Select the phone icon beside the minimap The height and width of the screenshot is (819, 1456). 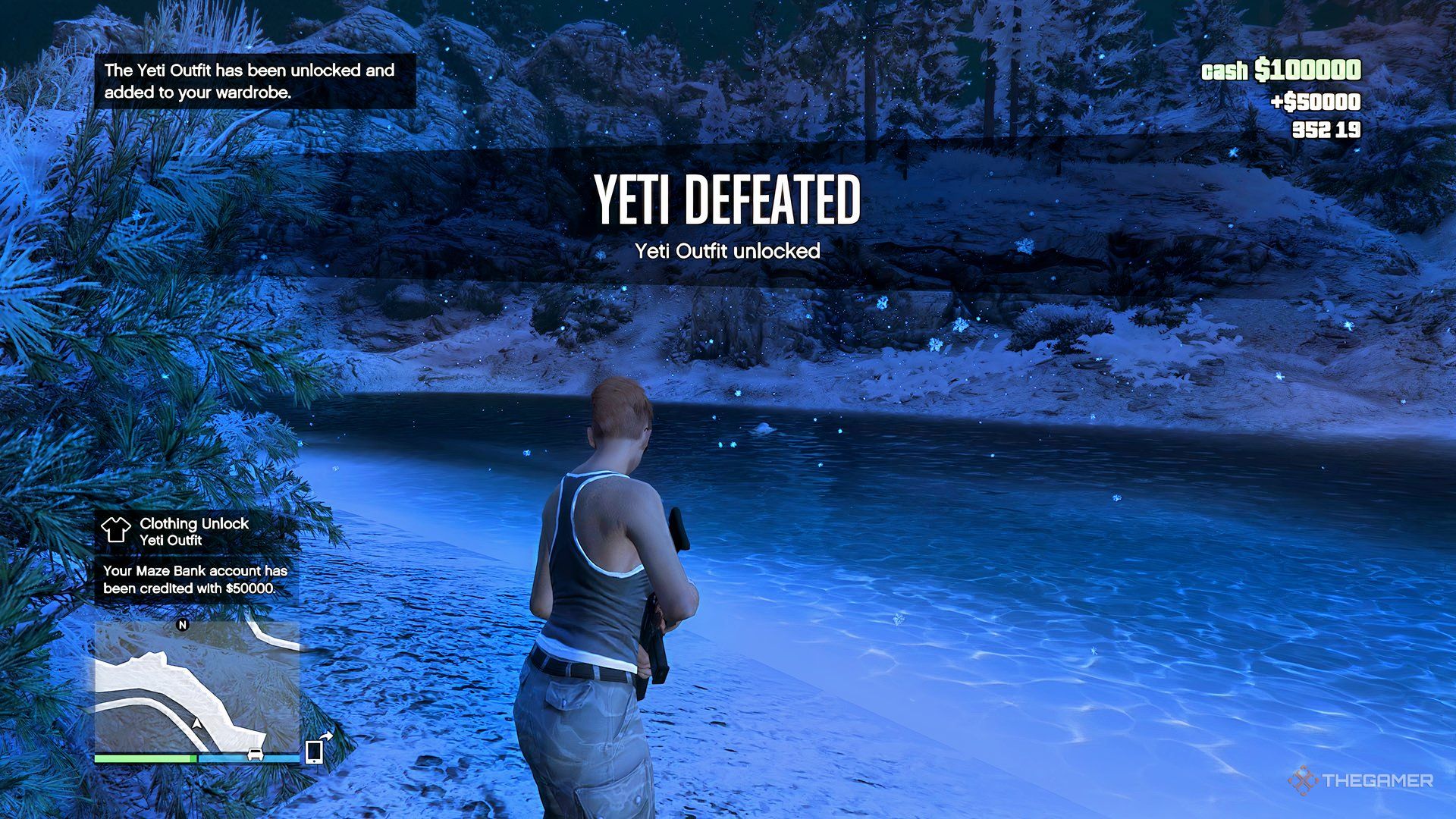(x=313, y=752)
